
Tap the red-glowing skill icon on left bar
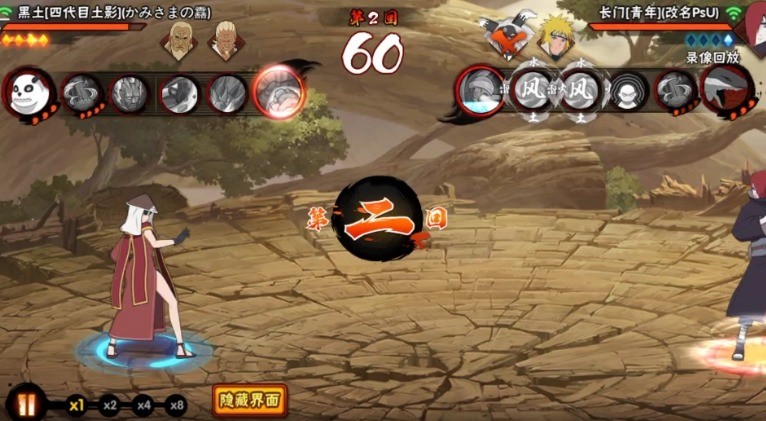(x=278, y=93)
